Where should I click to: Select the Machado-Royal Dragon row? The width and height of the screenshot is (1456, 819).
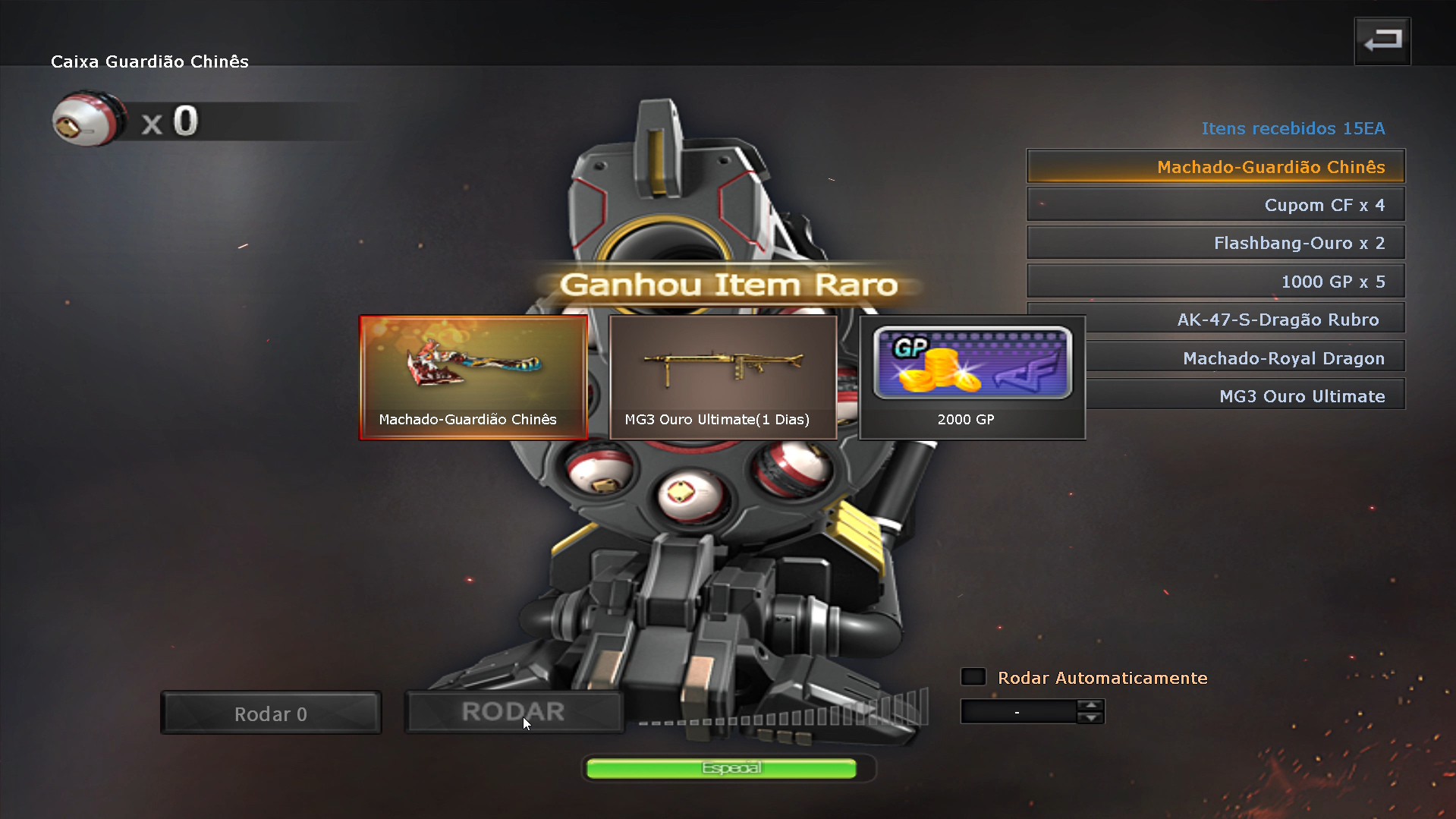pos(1244,358)
